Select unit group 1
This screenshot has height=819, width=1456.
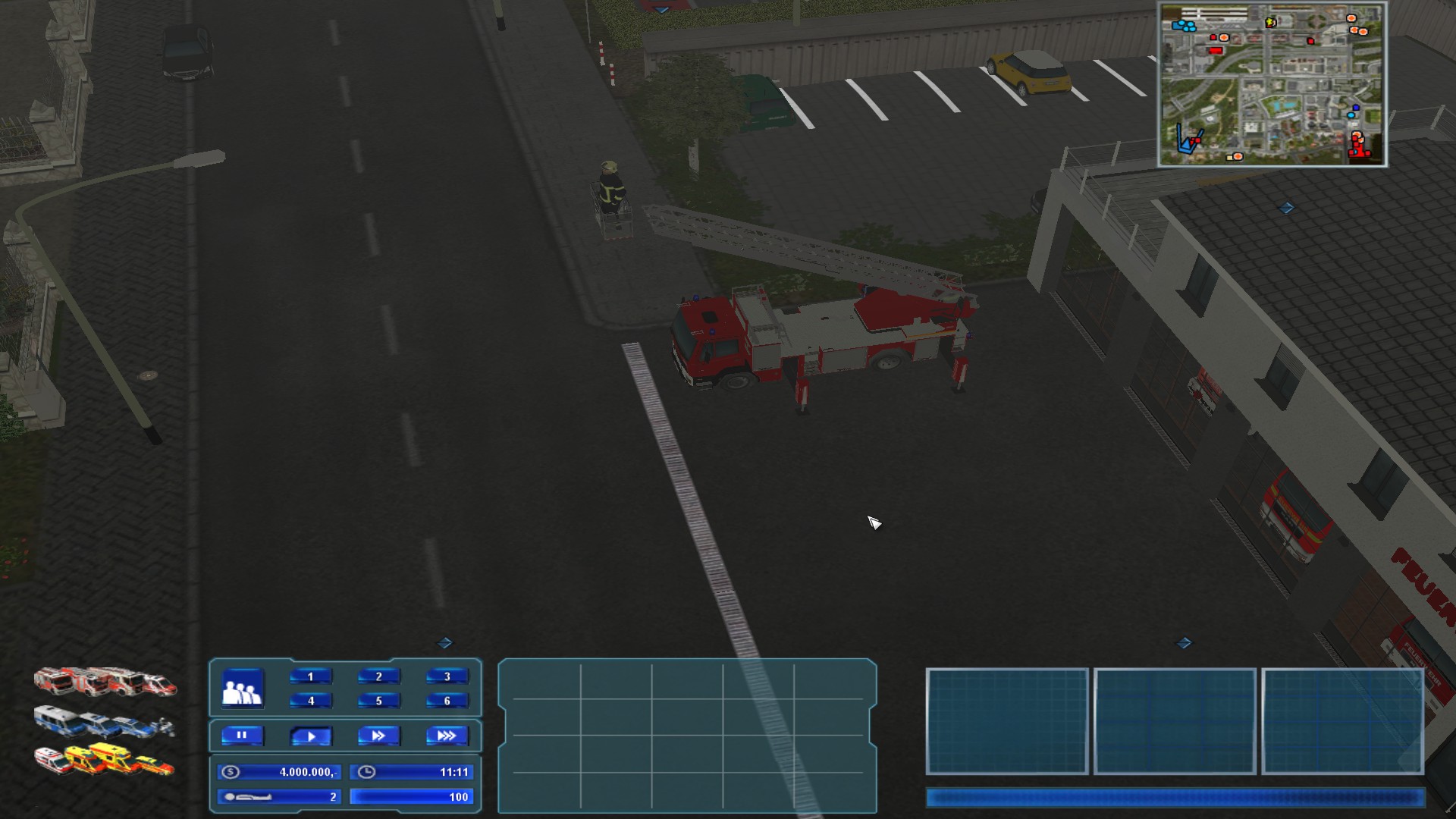pyautogui.click(x=310, y=676)
